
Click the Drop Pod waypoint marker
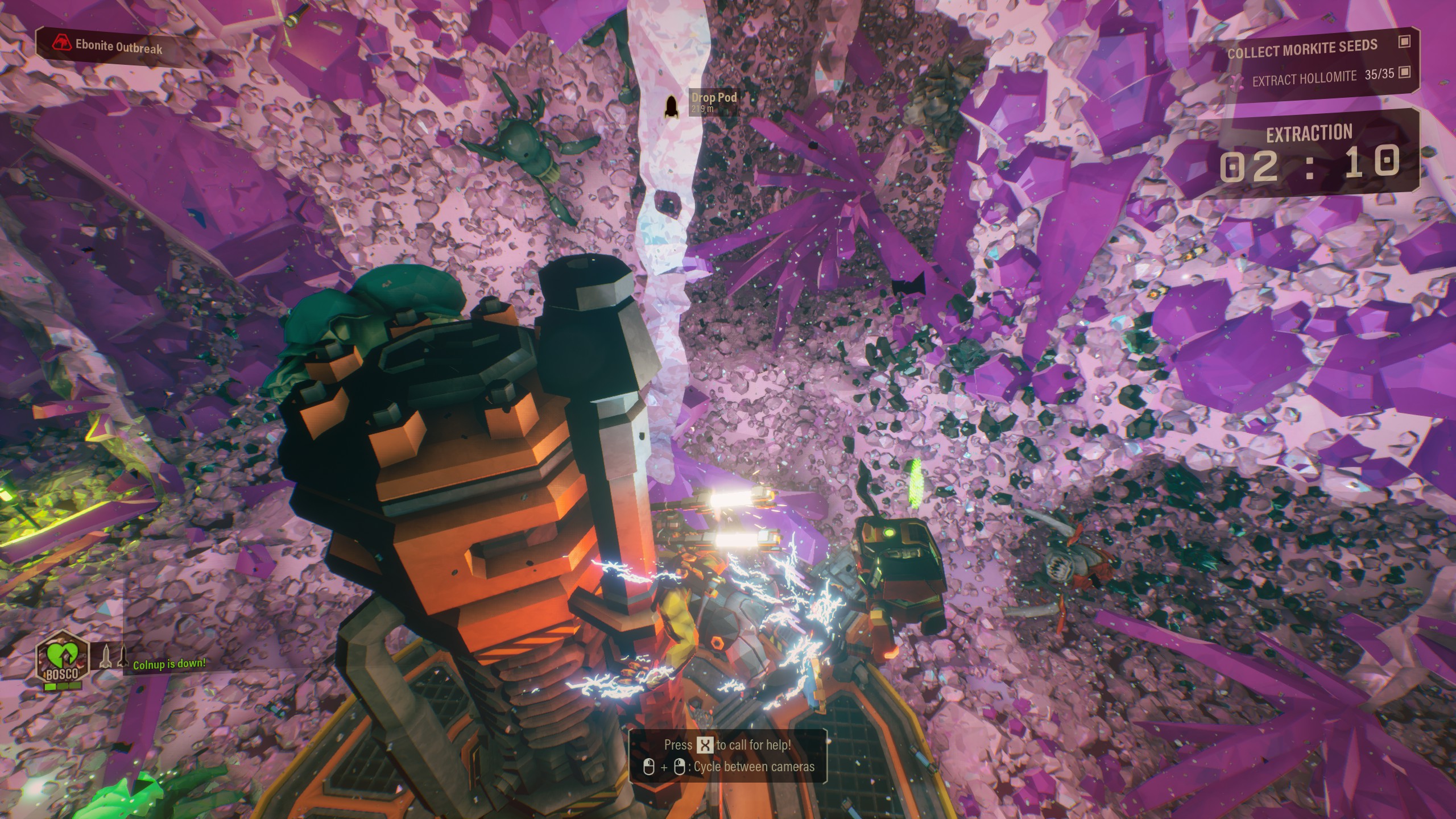pos(671,105)
